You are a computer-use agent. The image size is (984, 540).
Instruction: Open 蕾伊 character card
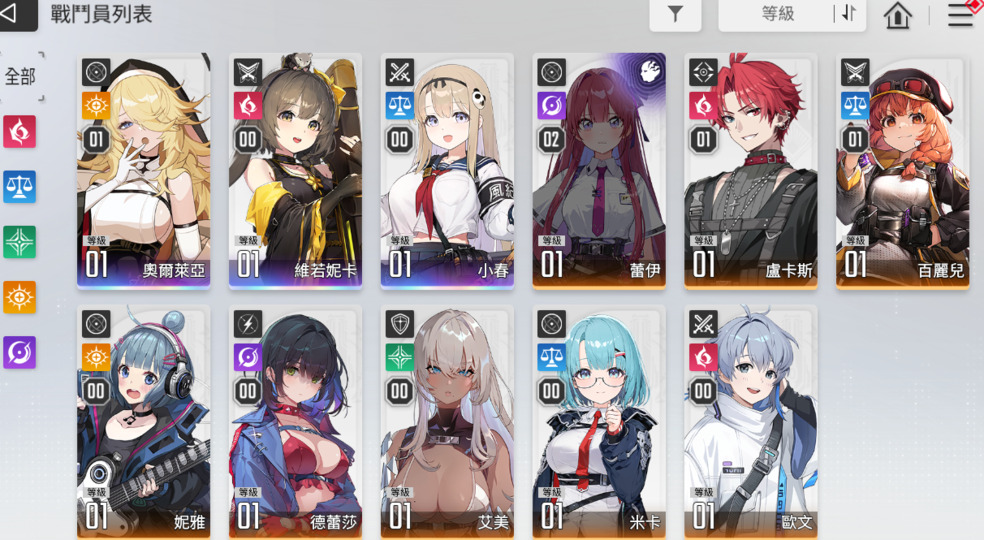(x=599, y=170)
